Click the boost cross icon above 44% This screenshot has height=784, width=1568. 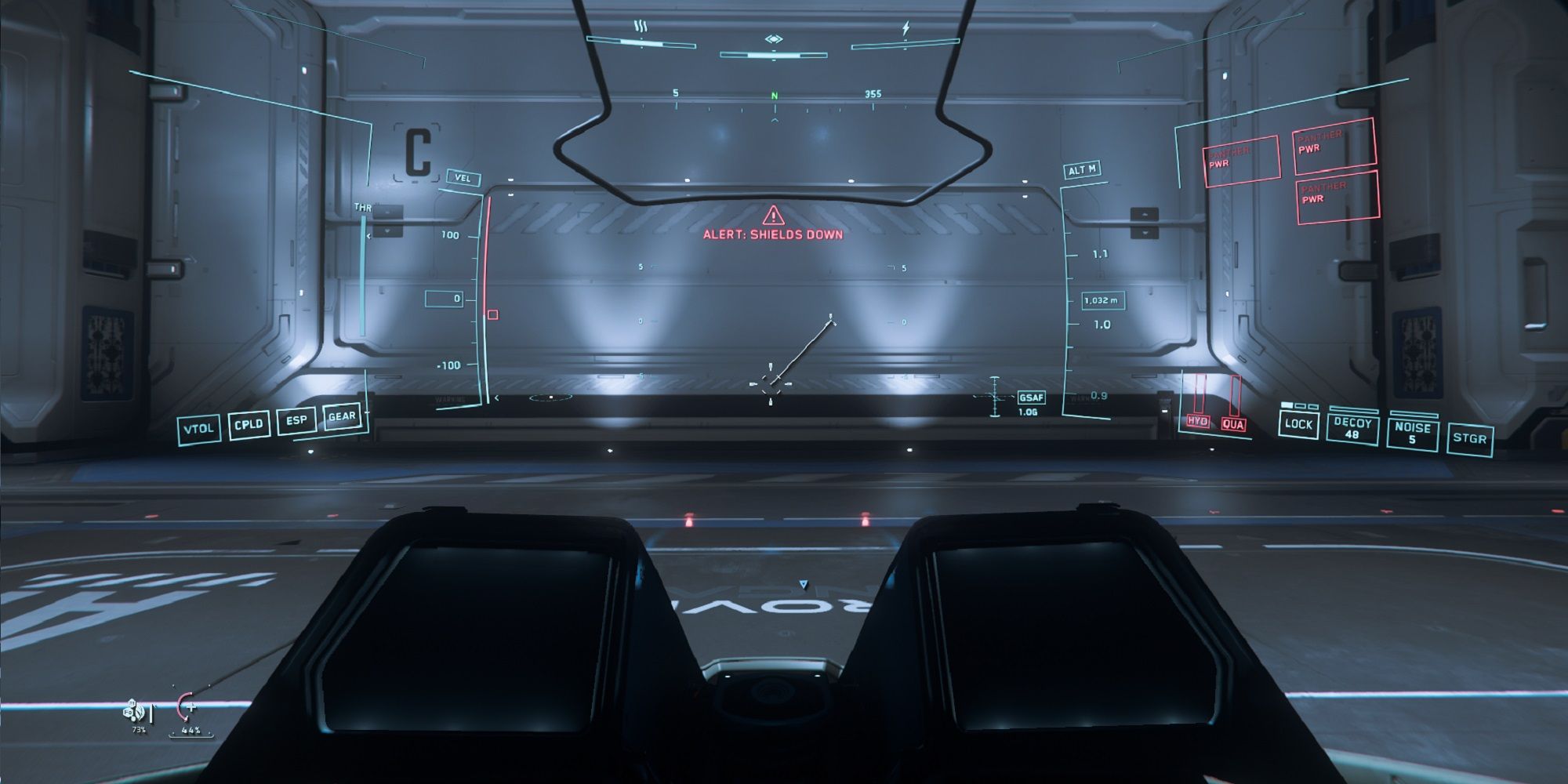191,709
